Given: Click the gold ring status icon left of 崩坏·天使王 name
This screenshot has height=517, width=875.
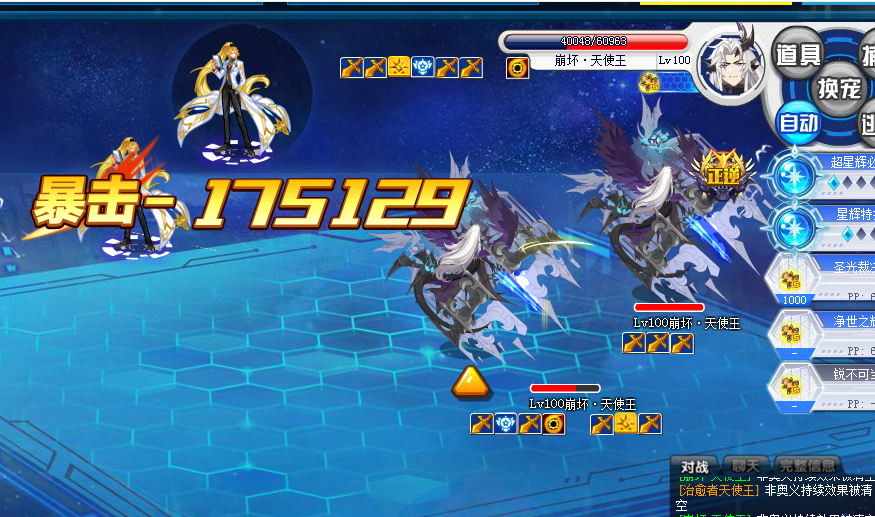Looking at the screenshot, I should pos(517,67).
